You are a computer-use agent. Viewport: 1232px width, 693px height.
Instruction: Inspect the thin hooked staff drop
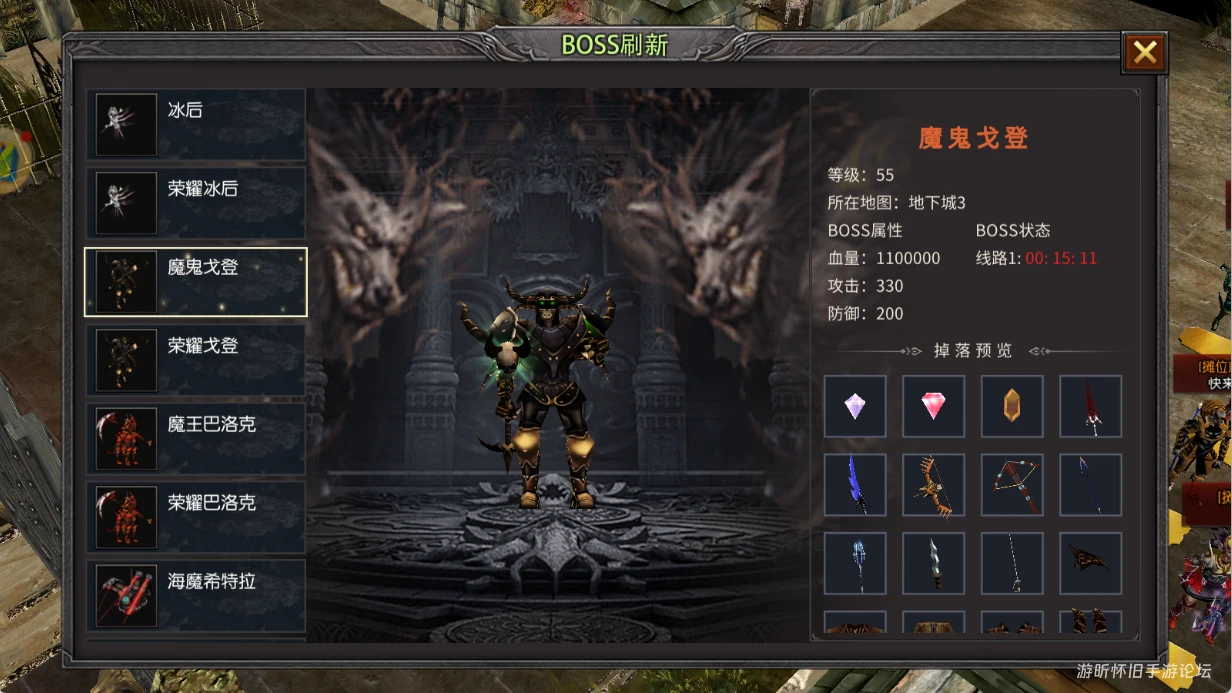1012,563
